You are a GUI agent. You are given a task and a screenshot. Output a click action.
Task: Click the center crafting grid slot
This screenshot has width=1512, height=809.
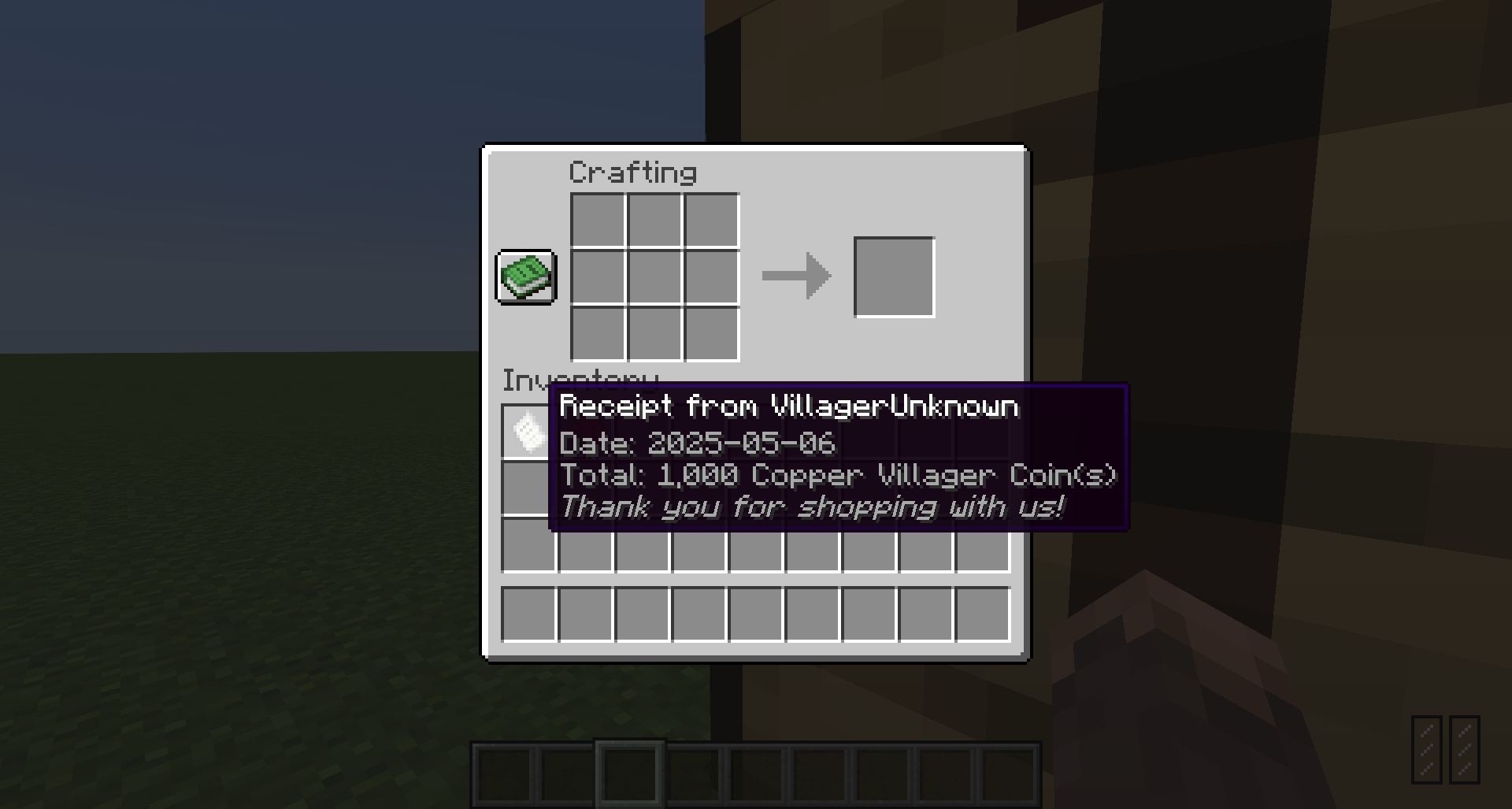click(653, 276)
